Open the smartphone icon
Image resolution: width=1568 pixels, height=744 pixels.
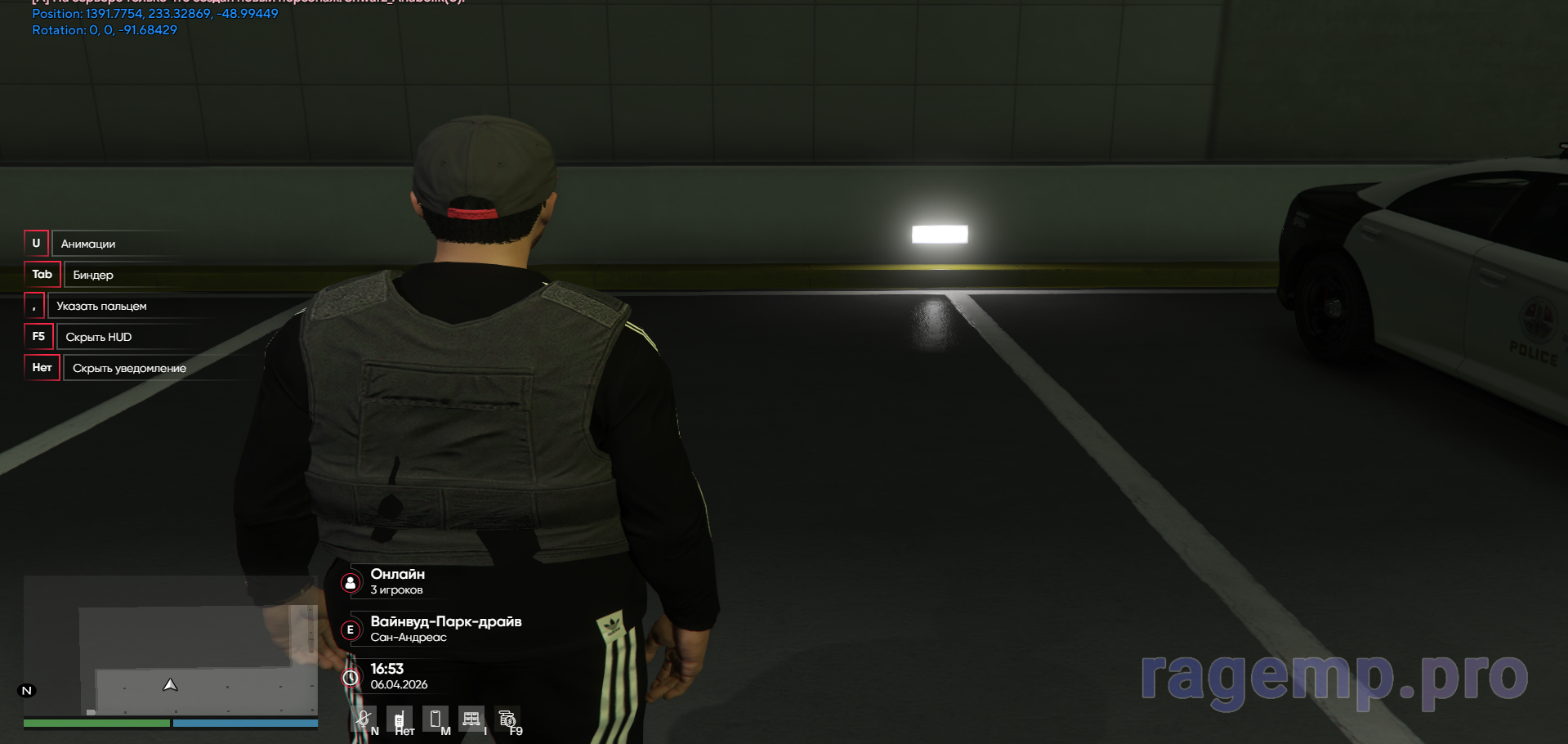click(436, 719)
